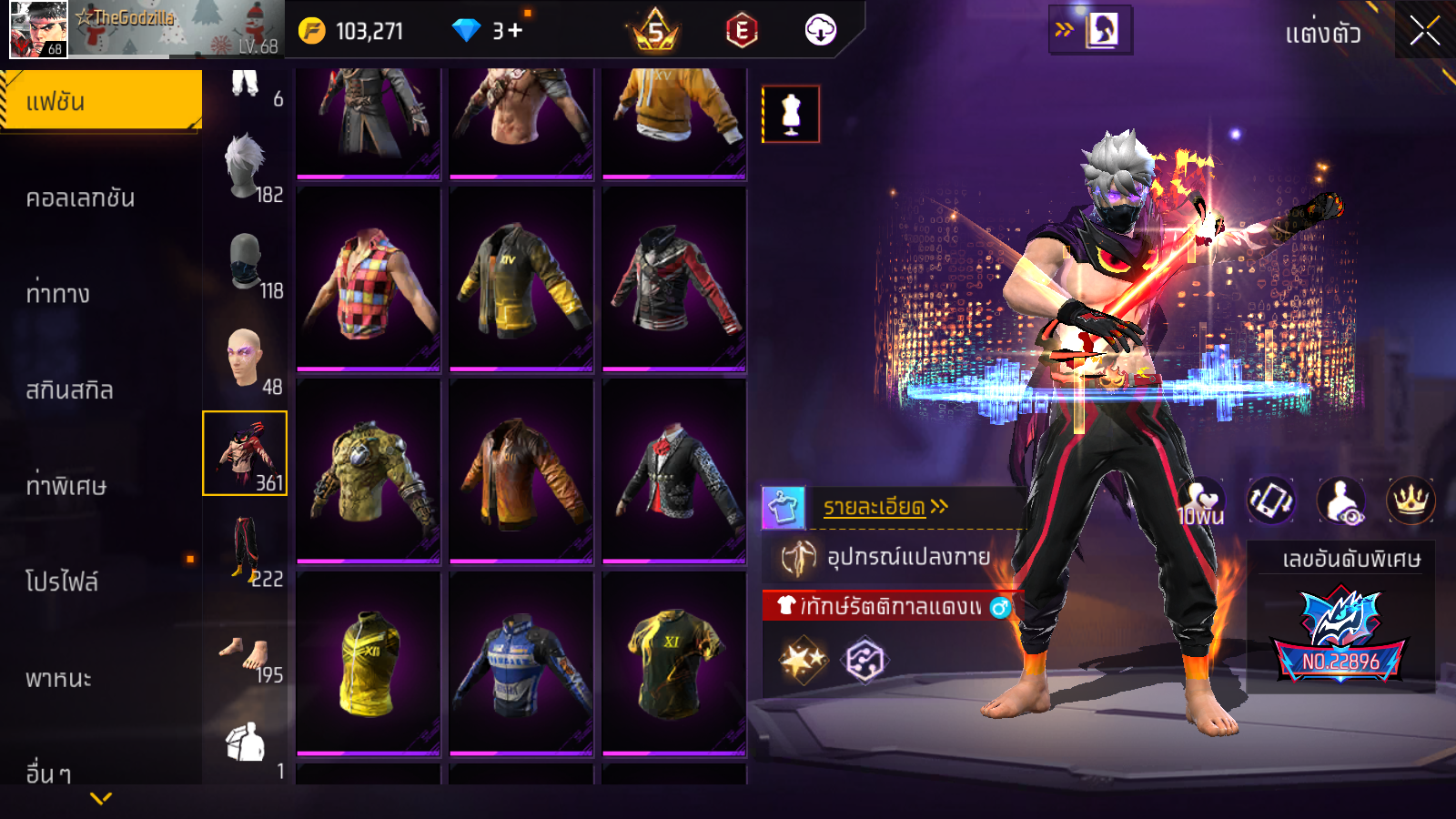
Task: Pick the shoes category with 195 items
Action: [246, 655]
